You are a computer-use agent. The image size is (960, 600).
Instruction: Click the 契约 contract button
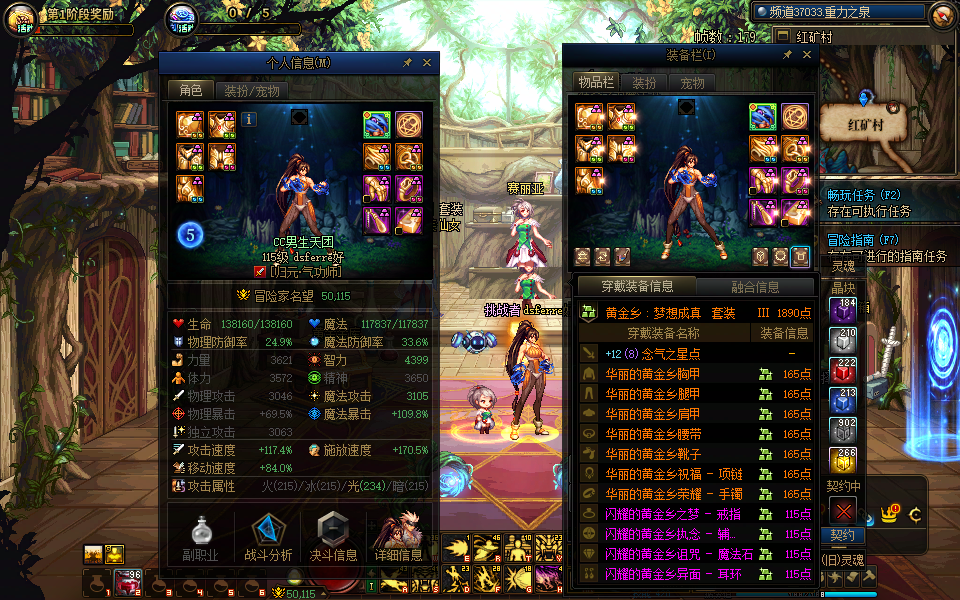pos(842,535)
